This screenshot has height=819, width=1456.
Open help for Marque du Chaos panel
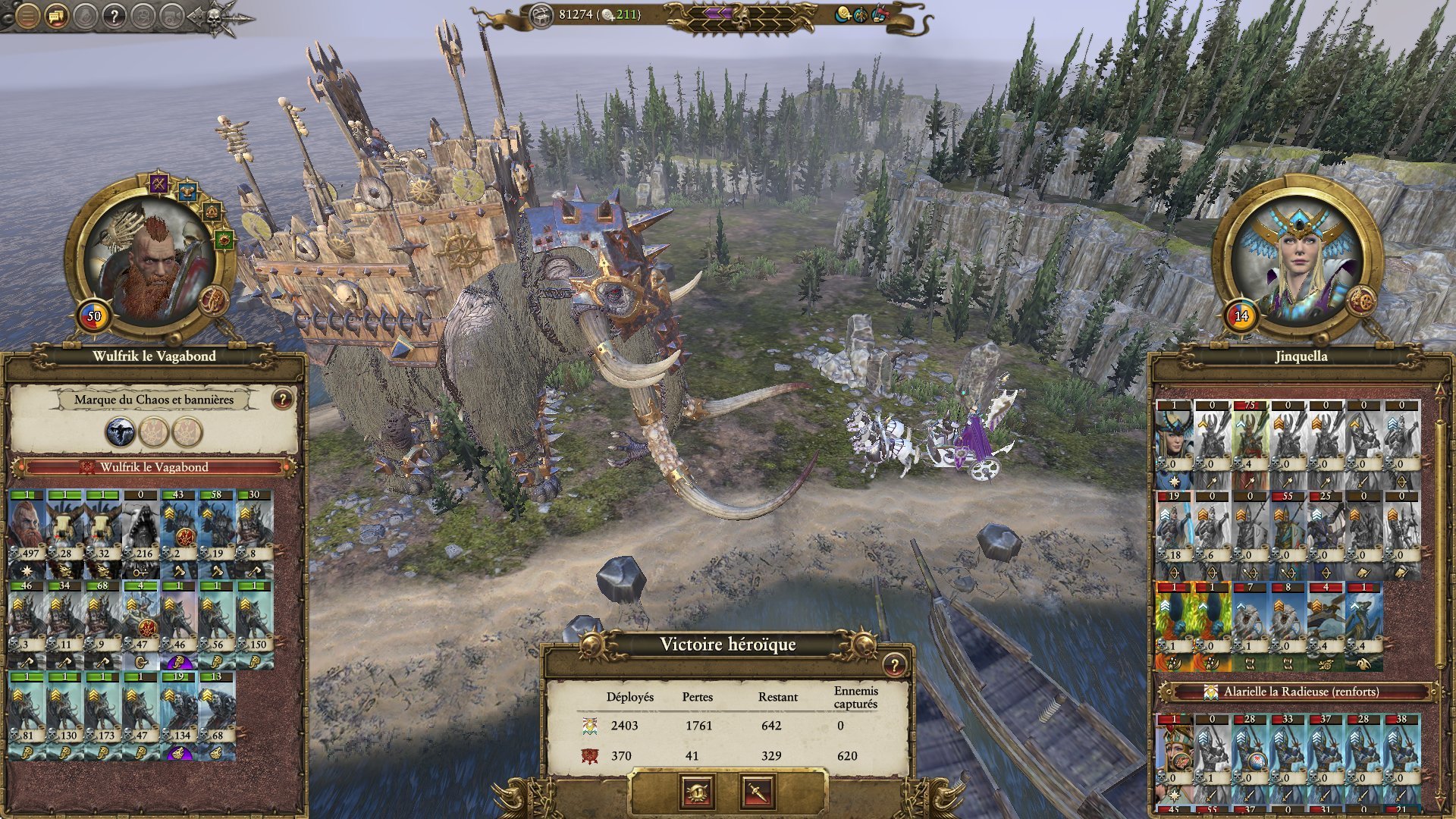click(282, 399)
